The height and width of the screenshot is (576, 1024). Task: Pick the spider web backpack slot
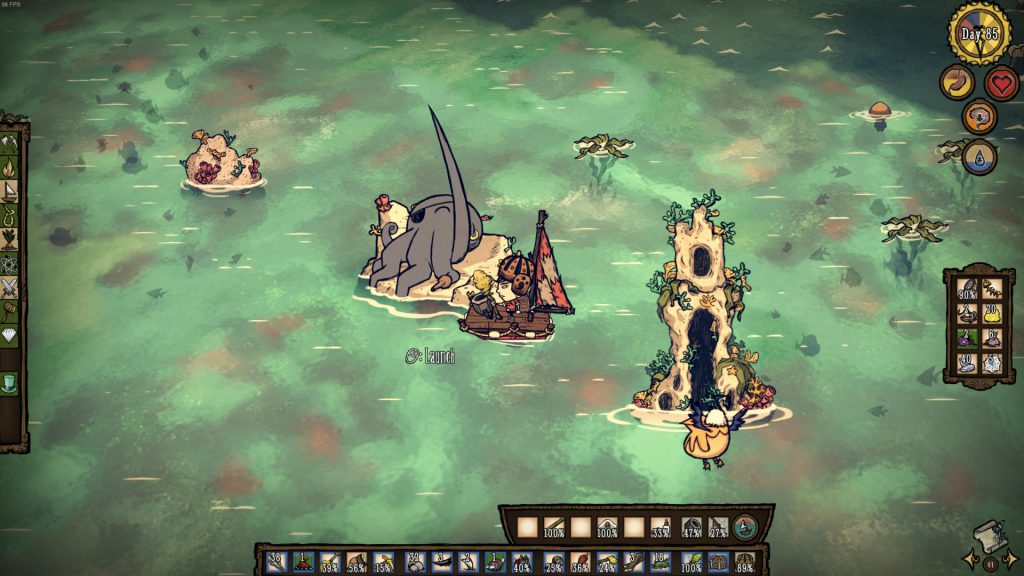(x=992, y=363)
